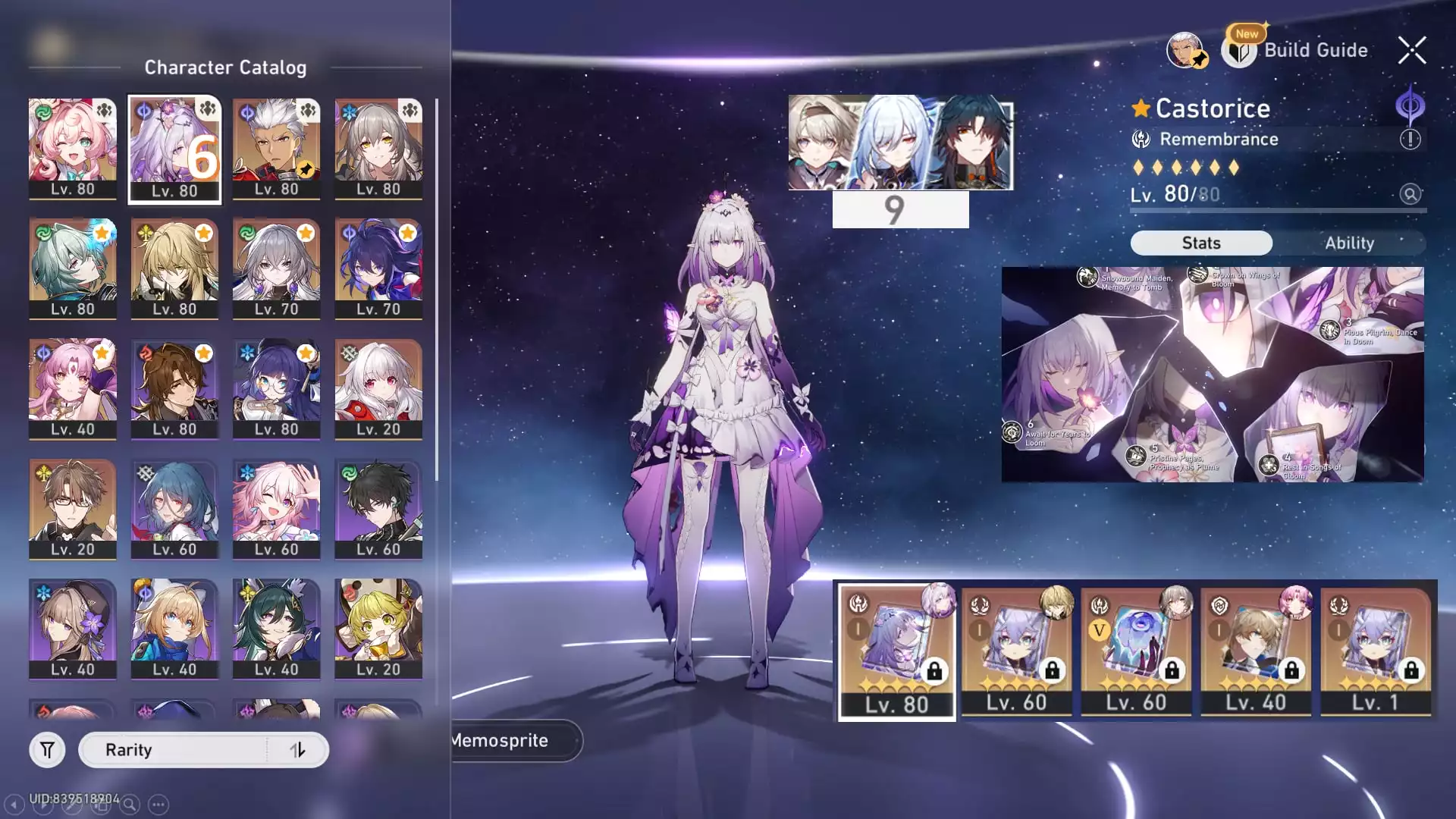The height and width of the screenshot is (819, 1456).
Task: Close the character screen
Action: tap(1412, 51)
